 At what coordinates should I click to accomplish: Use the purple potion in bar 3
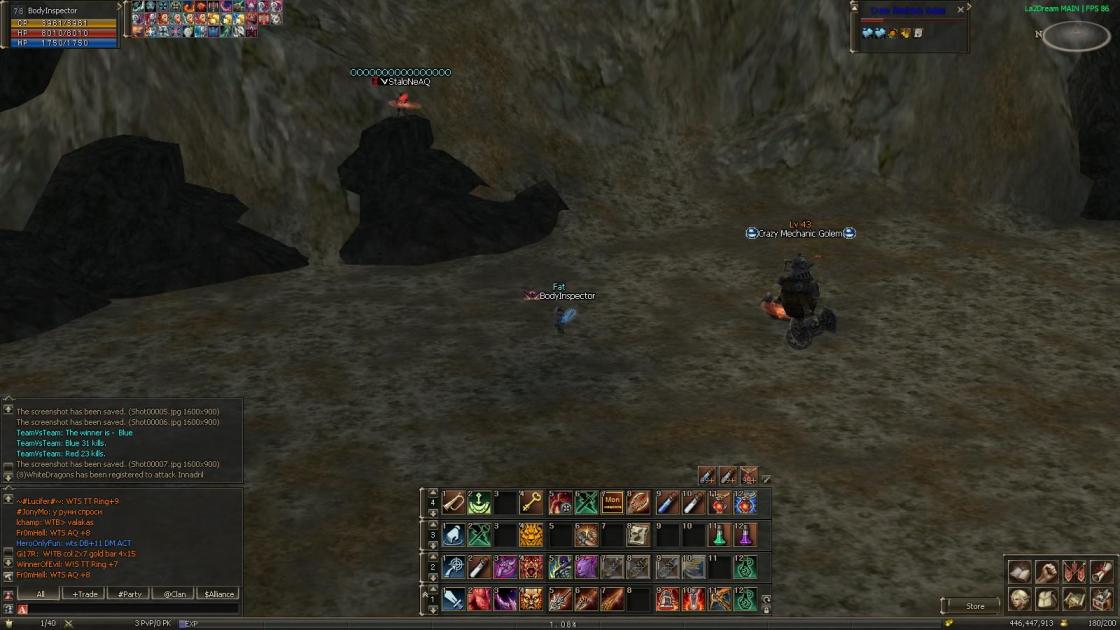point(745,535)
